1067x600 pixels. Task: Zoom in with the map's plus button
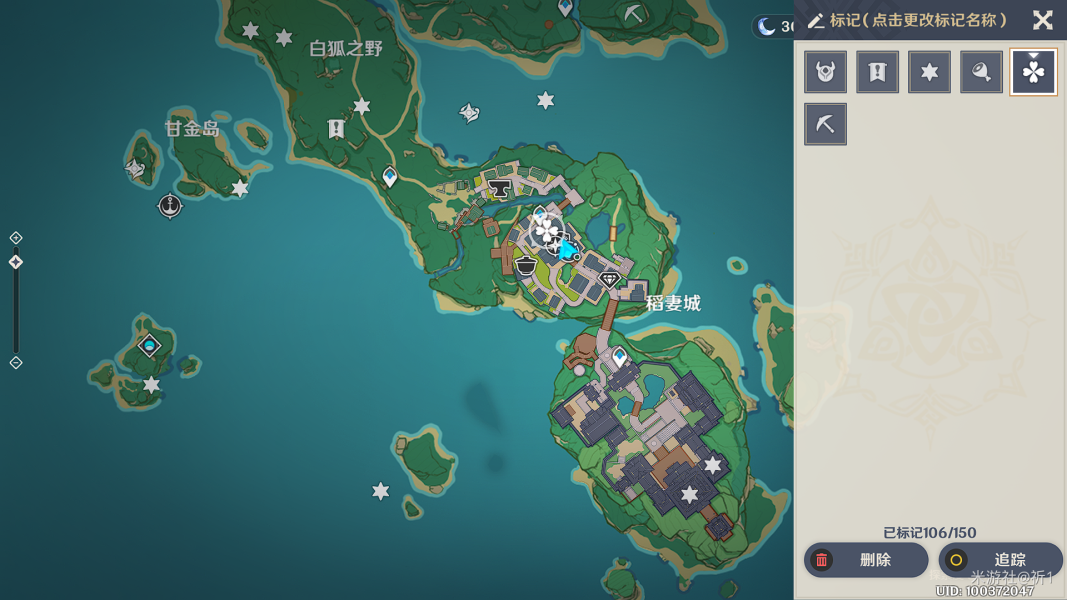(x=16, y=238)
